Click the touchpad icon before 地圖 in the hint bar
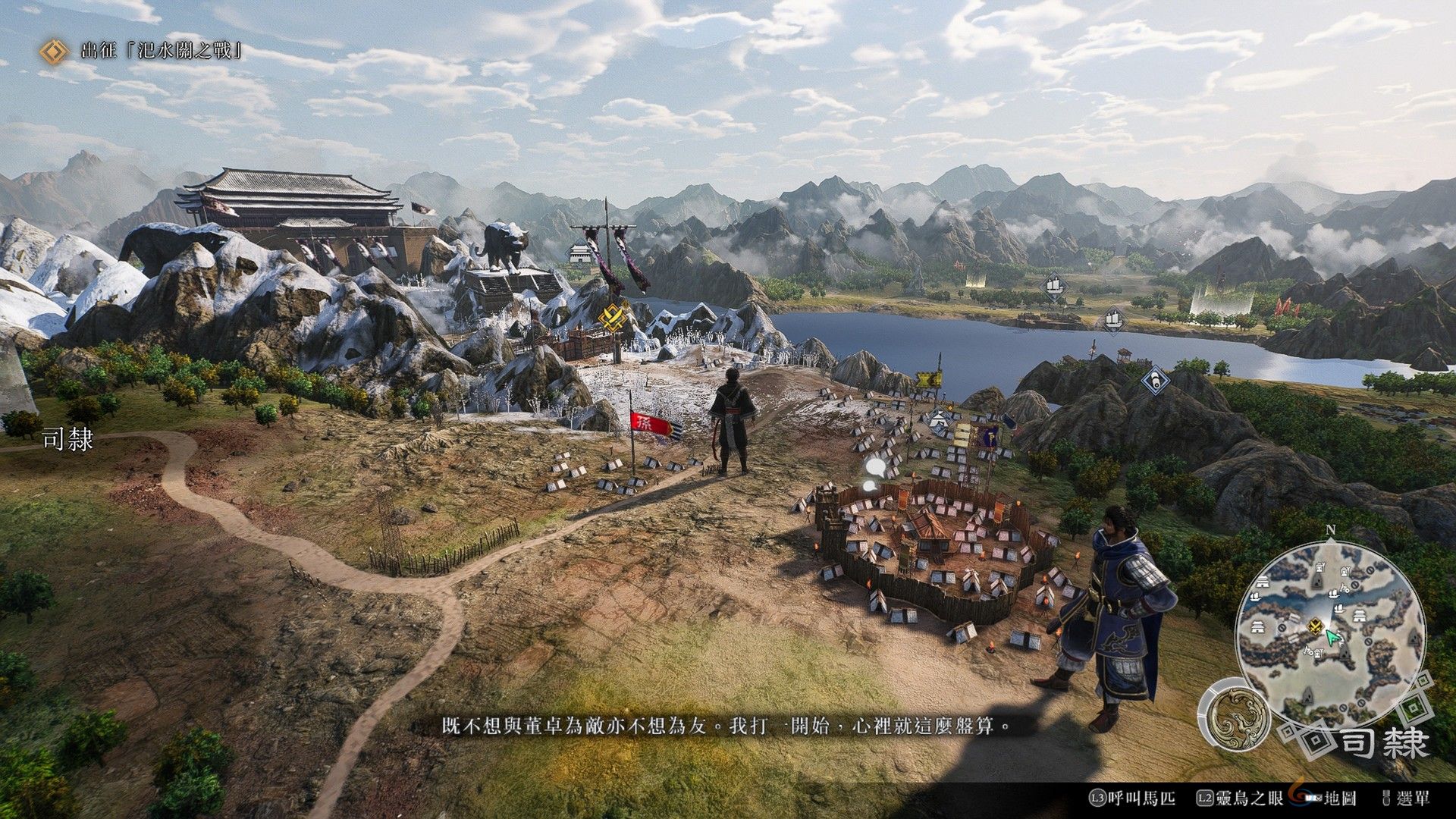The image size is (1456, 819). pyautogui.click(x=1314, y=798)
